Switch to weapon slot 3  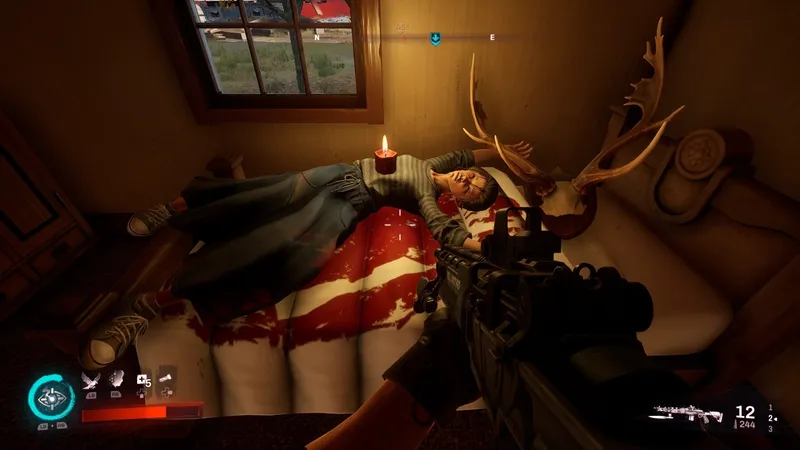[769, 429]
